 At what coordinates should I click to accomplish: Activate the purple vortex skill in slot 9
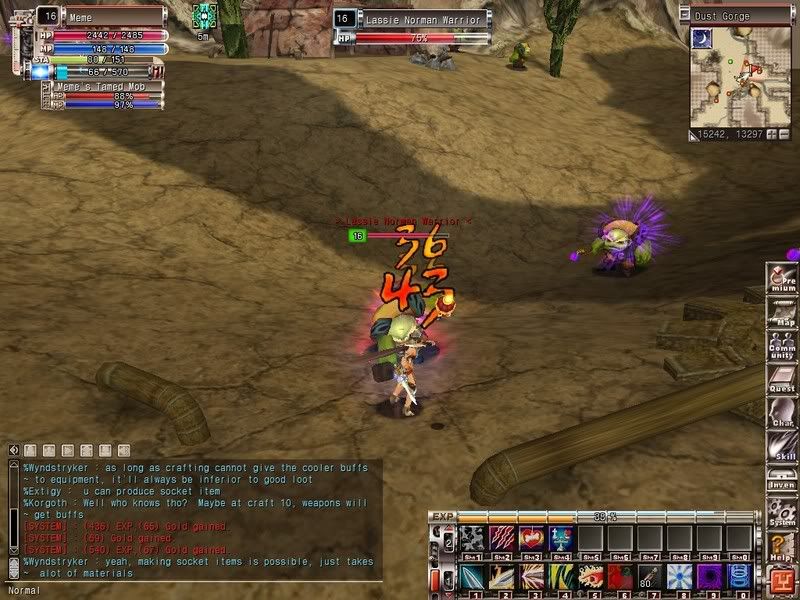[710, 577]
